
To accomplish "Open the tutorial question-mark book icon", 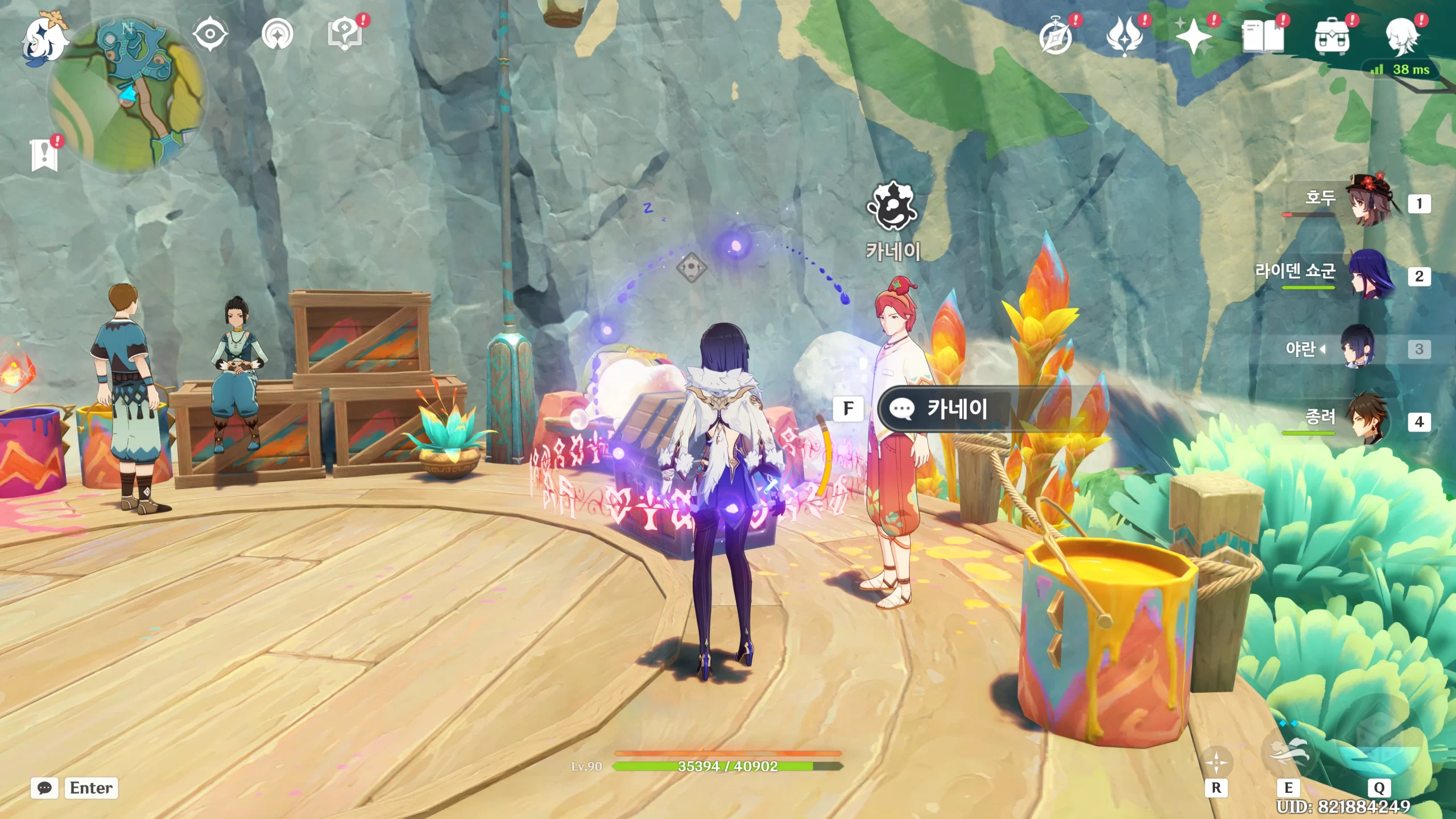I will coord(345,34).
